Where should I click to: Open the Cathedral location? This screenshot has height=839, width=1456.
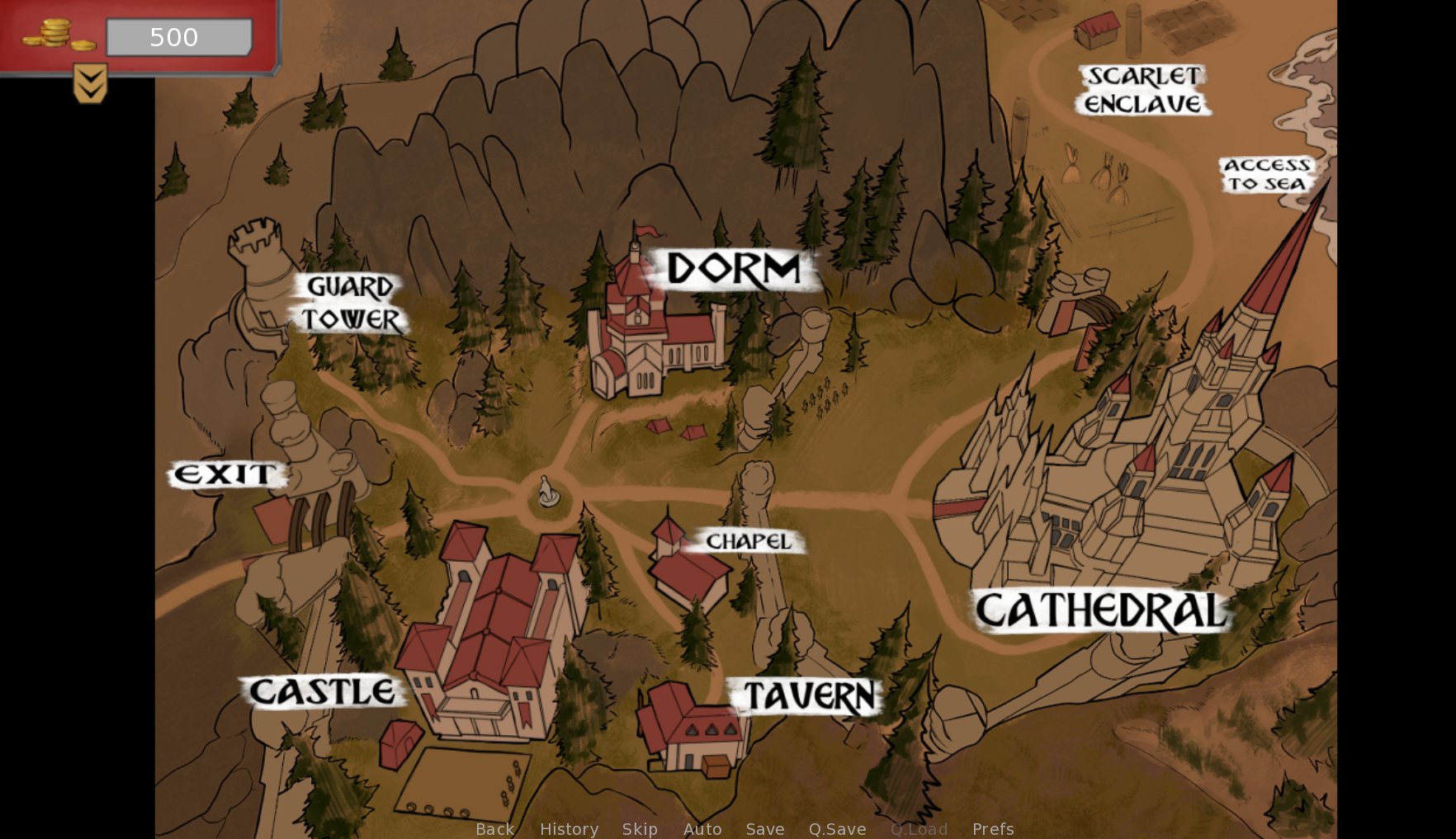pyautogui.click(x=1101, y=610)
